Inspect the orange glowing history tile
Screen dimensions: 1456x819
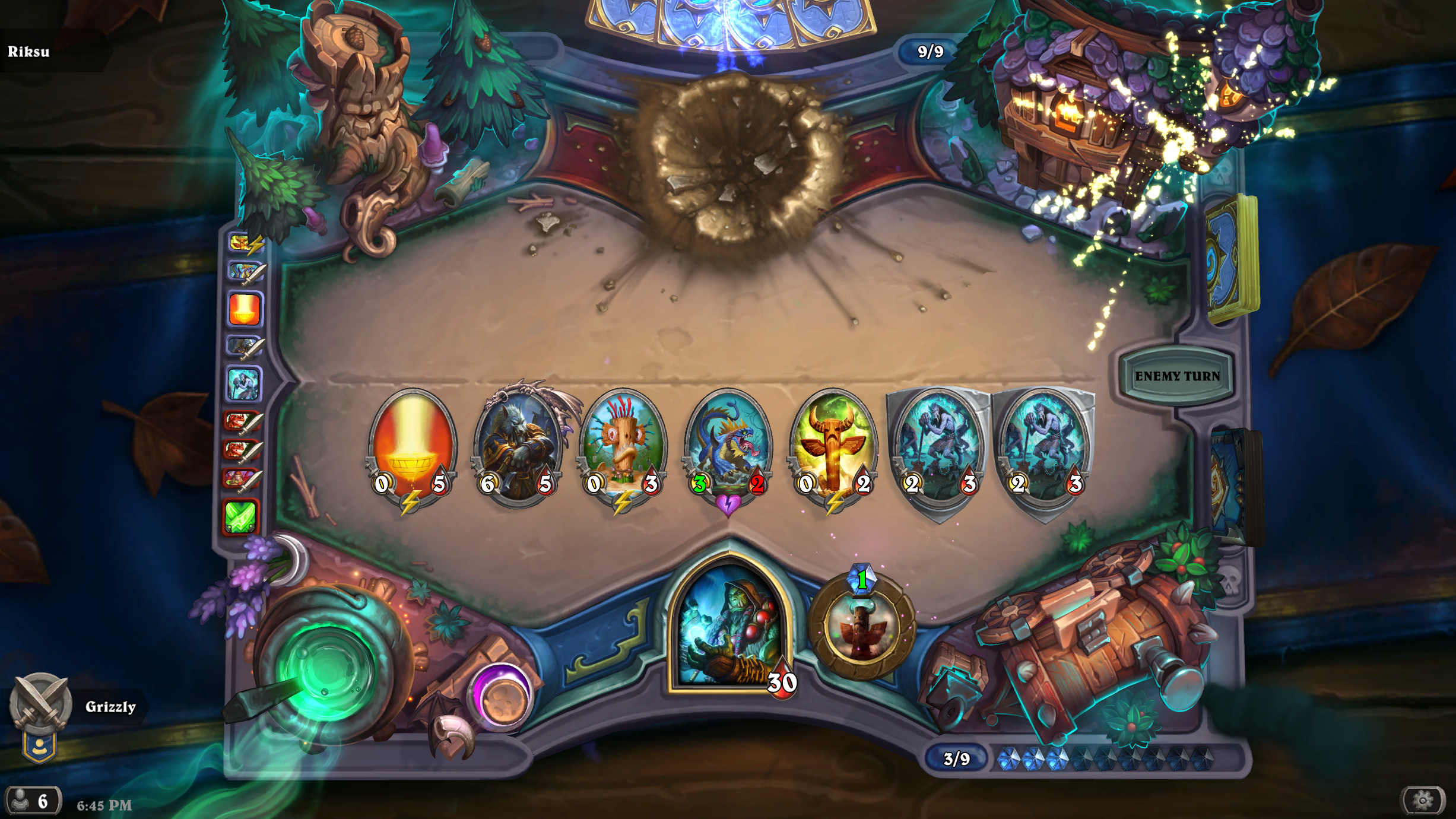click(244, 309)
